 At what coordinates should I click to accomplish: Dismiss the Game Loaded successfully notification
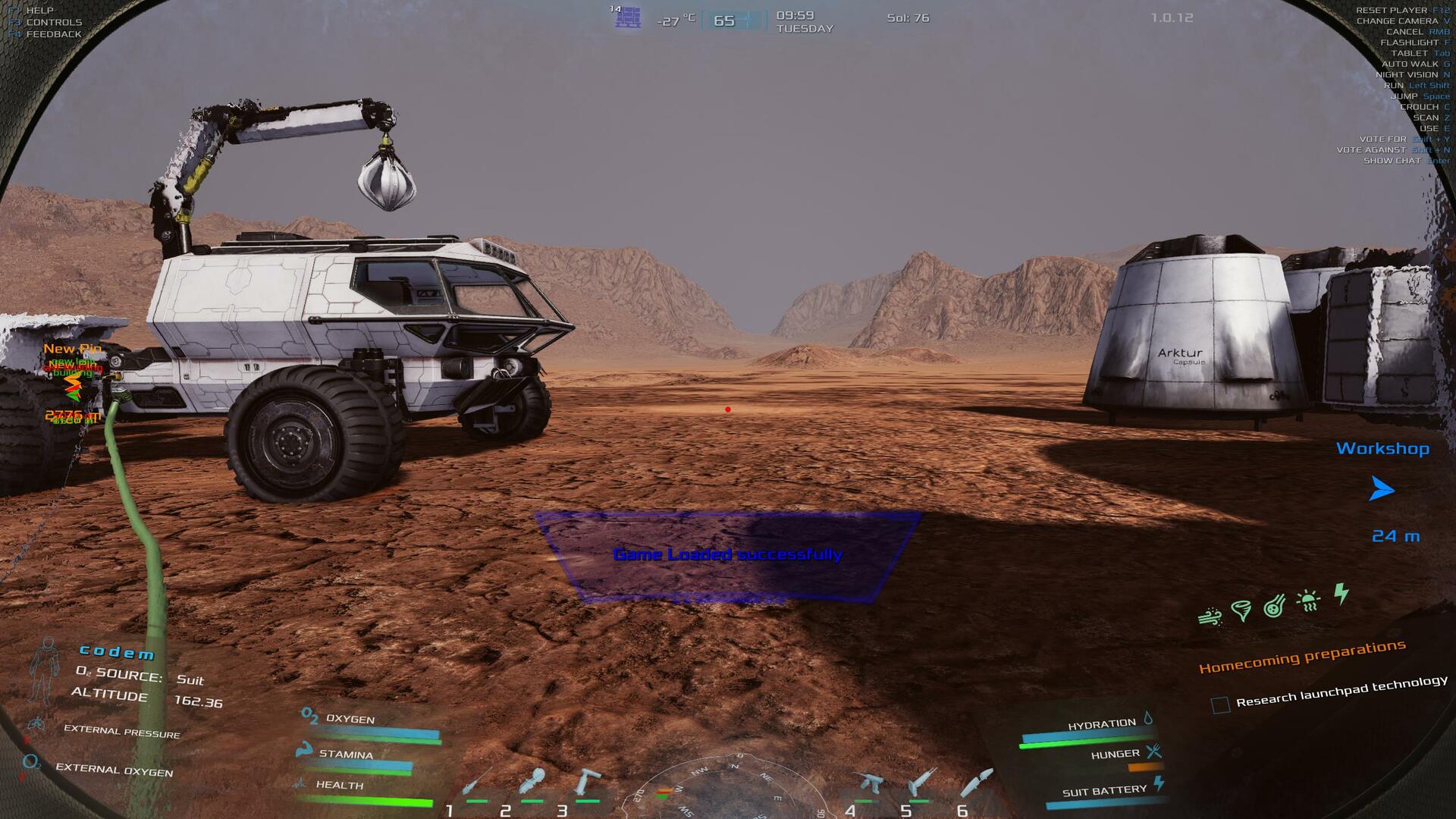point(727,555)
